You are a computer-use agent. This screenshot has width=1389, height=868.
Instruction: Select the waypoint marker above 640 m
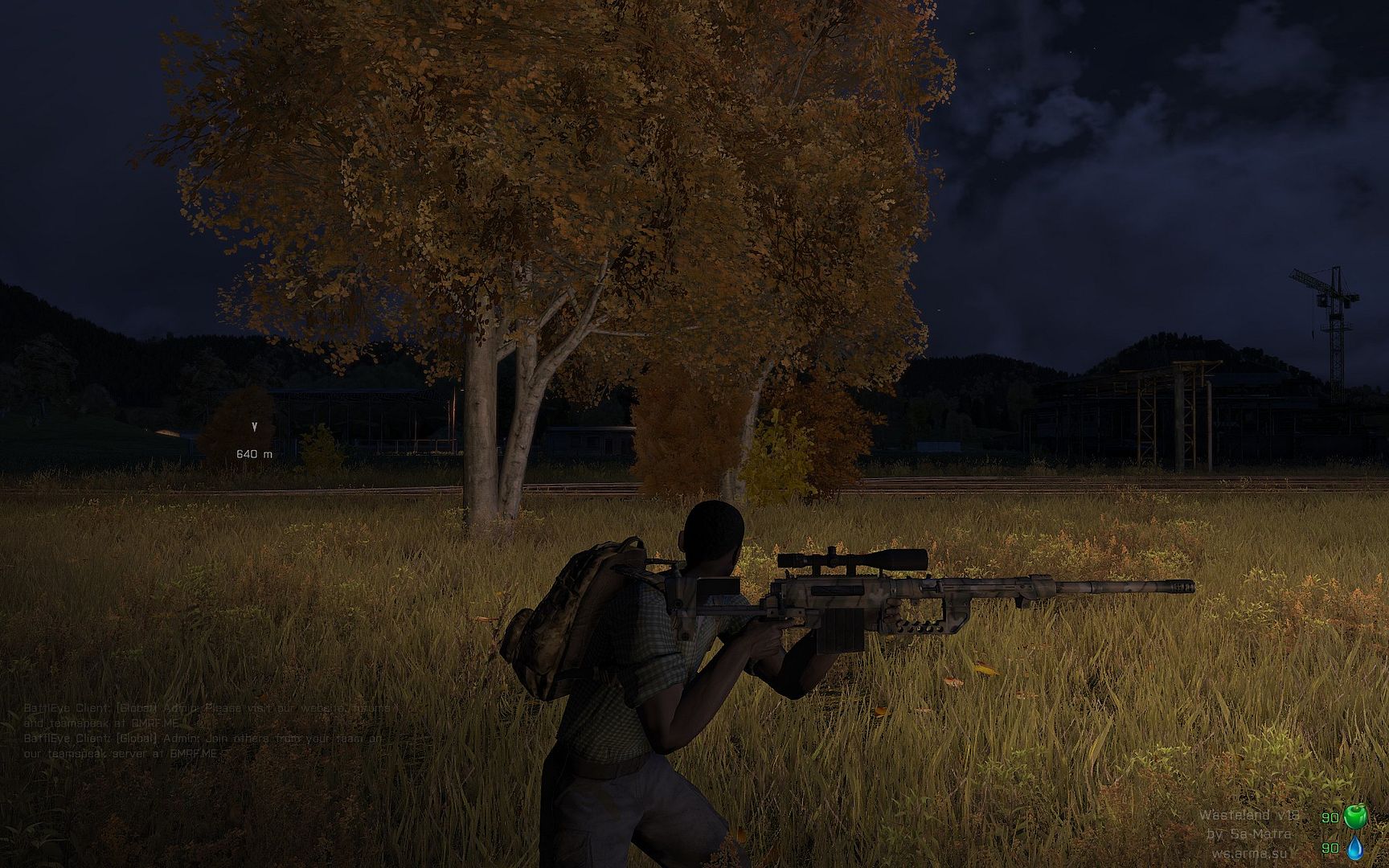coord(255,427)
